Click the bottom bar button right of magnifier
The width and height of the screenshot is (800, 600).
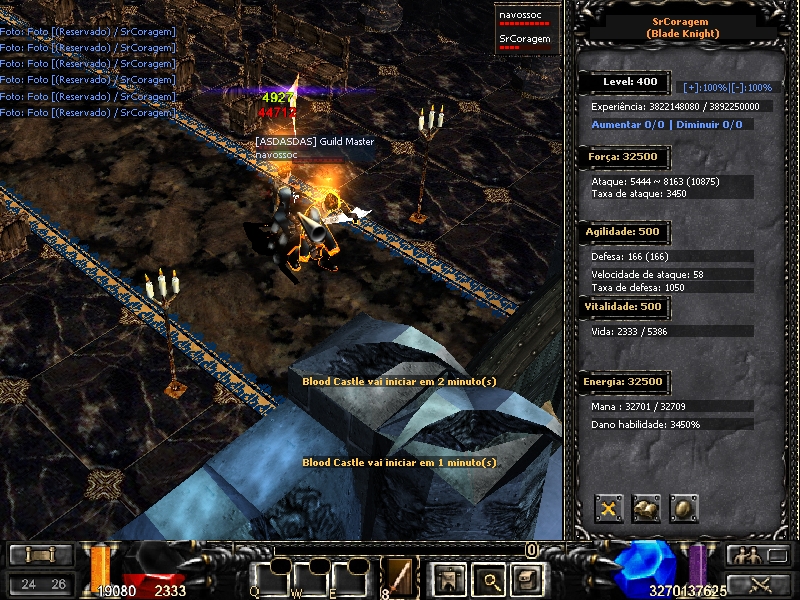527,577
